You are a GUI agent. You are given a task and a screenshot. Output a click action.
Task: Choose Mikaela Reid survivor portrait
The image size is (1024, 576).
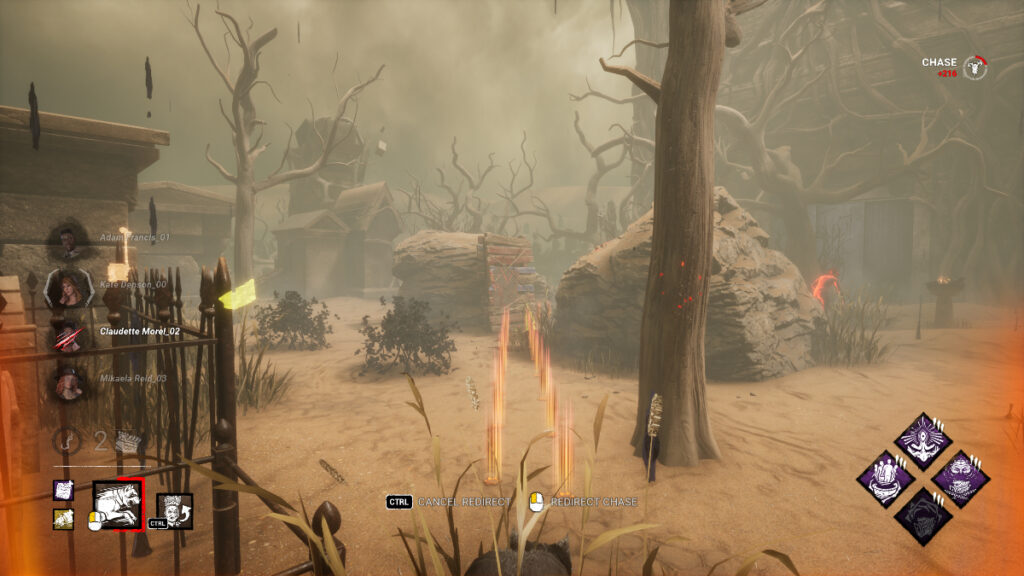[68, 383]
